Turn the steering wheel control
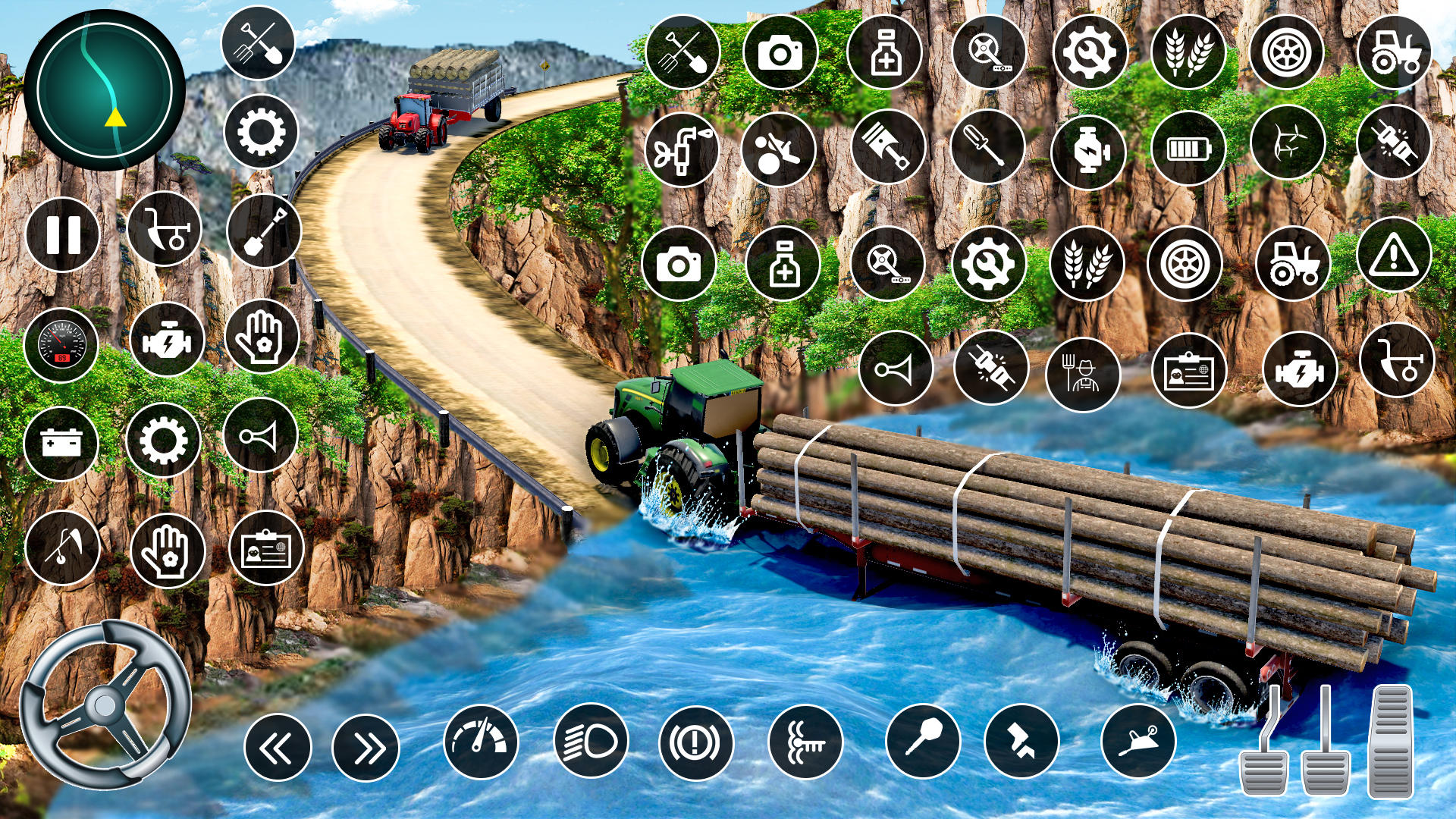This screenshot has width=1456, height=819. coord(105,705)
